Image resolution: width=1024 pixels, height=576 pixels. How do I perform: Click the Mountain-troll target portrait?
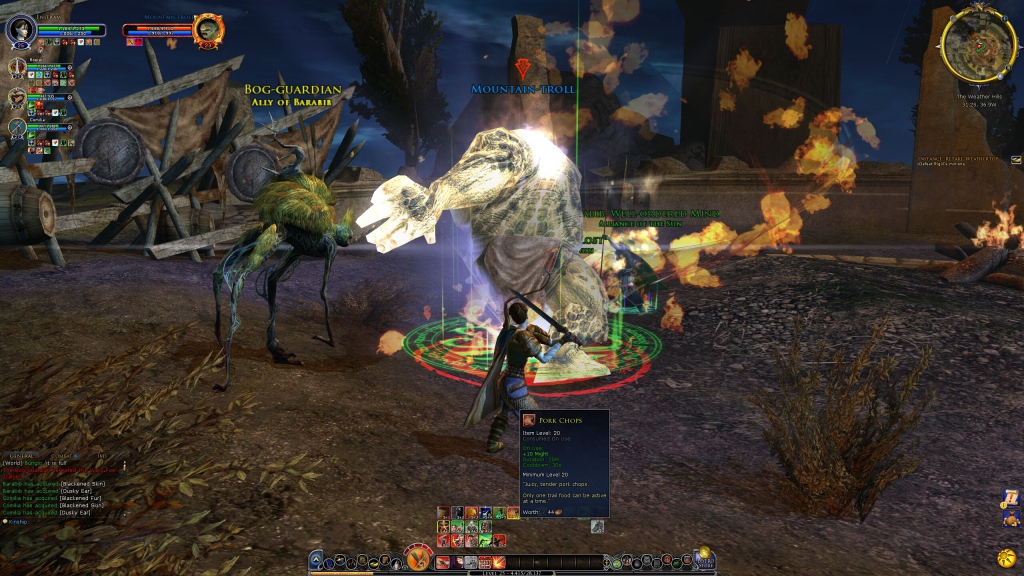[x=208, y=30]
